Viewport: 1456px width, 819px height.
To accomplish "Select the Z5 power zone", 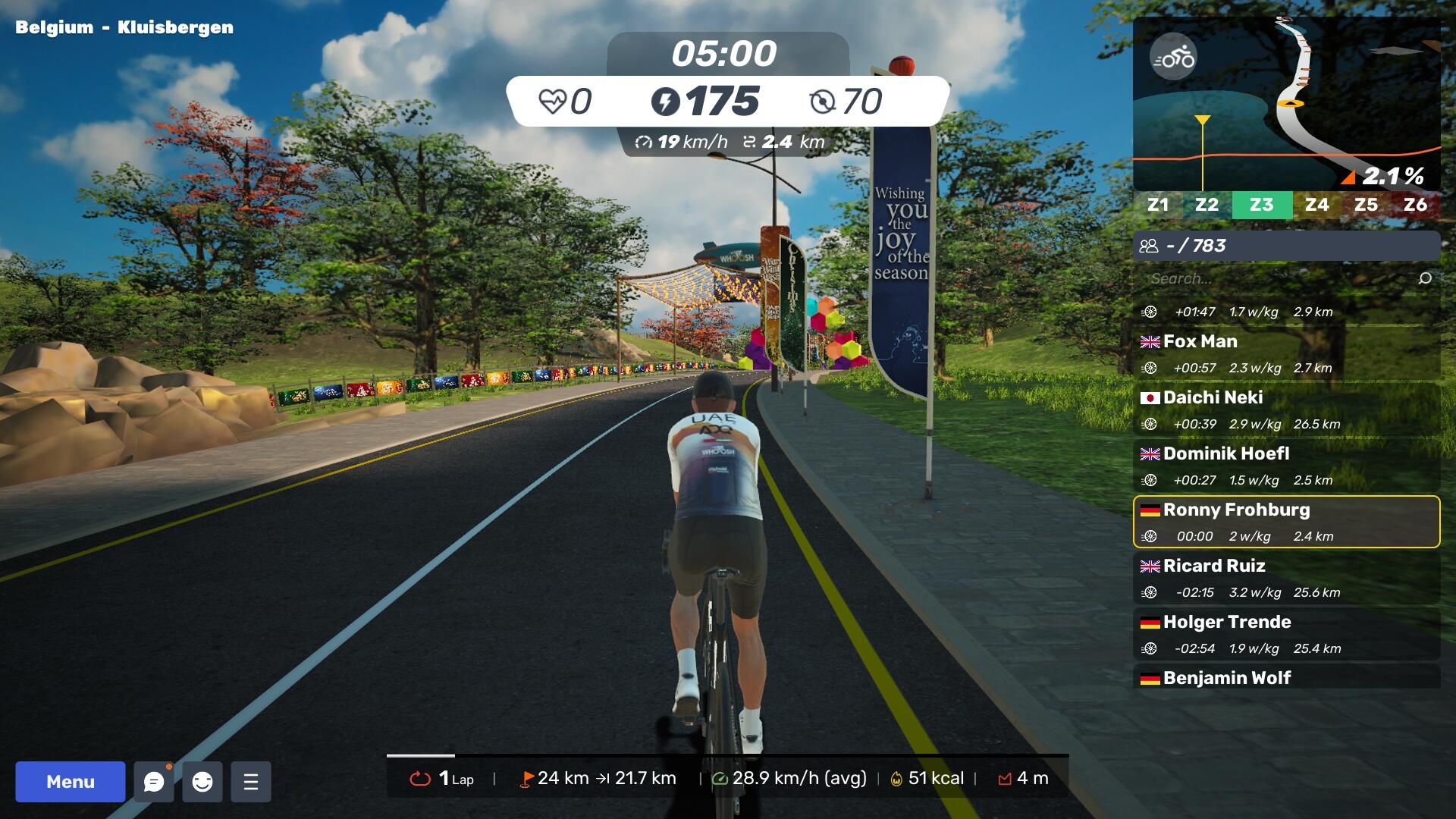I will [1366, 205].
